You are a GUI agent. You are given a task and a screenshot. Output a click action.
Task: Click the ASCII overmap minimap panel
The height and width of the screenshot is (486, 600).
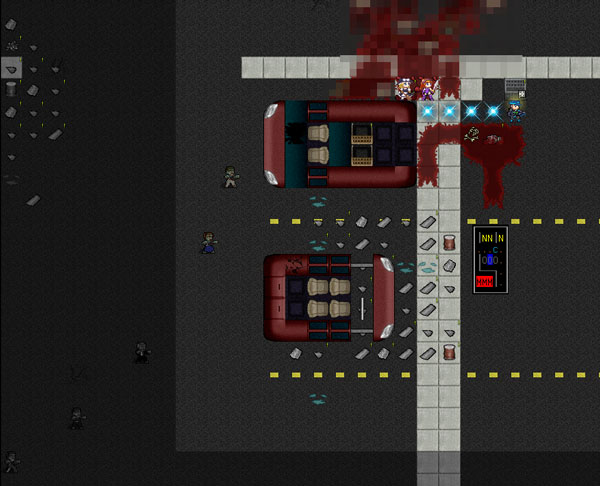490,260
